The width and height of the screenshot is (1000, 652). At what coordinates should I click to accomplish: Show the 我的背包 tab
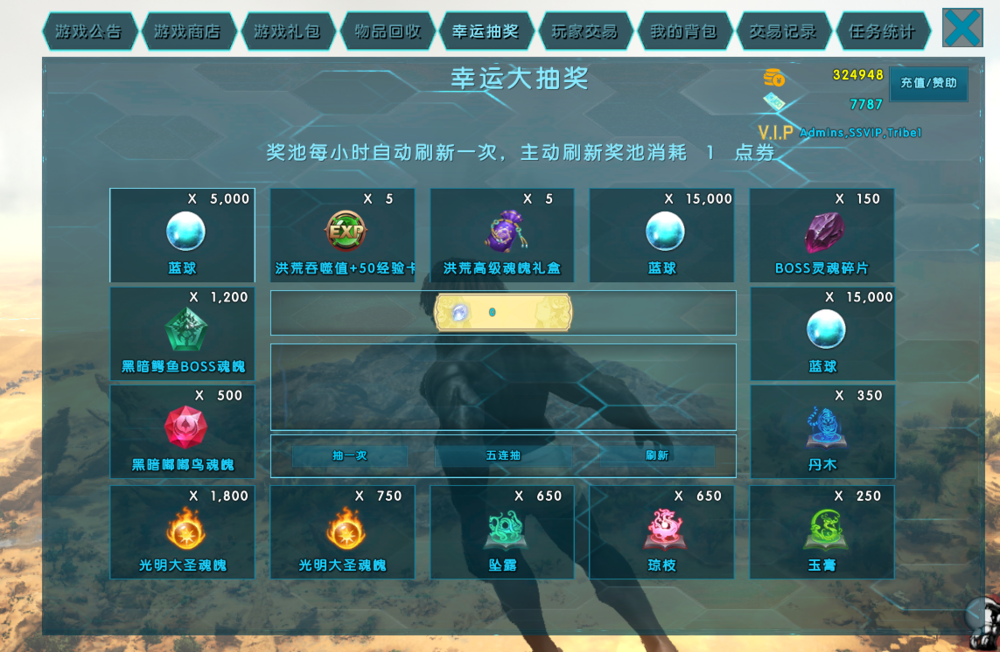click(x=684, y=32)
